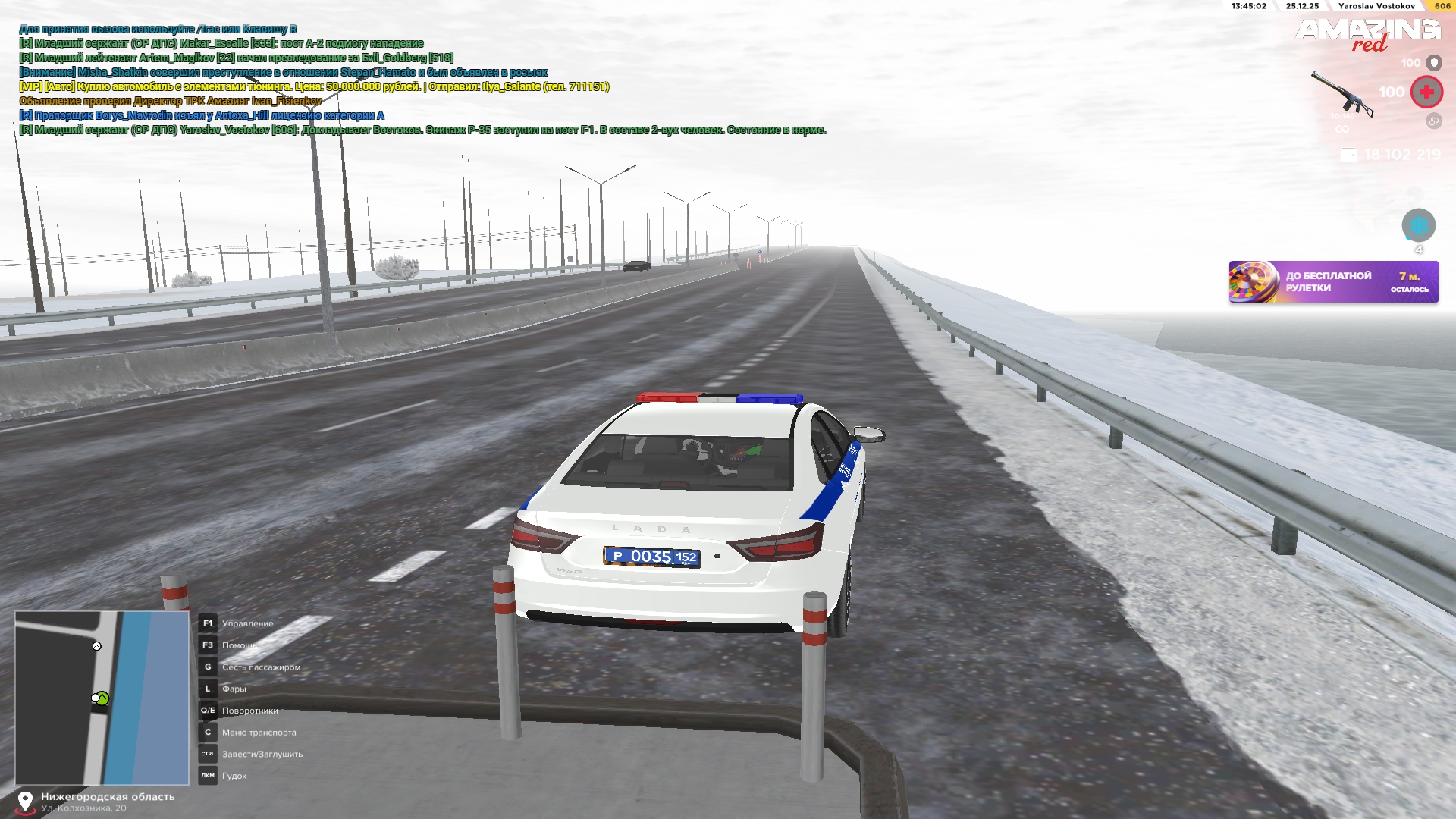This screenshot has width=1456, height=819.
Task: Click the handcuffs status icon
Action: [x=1433, y=121]
